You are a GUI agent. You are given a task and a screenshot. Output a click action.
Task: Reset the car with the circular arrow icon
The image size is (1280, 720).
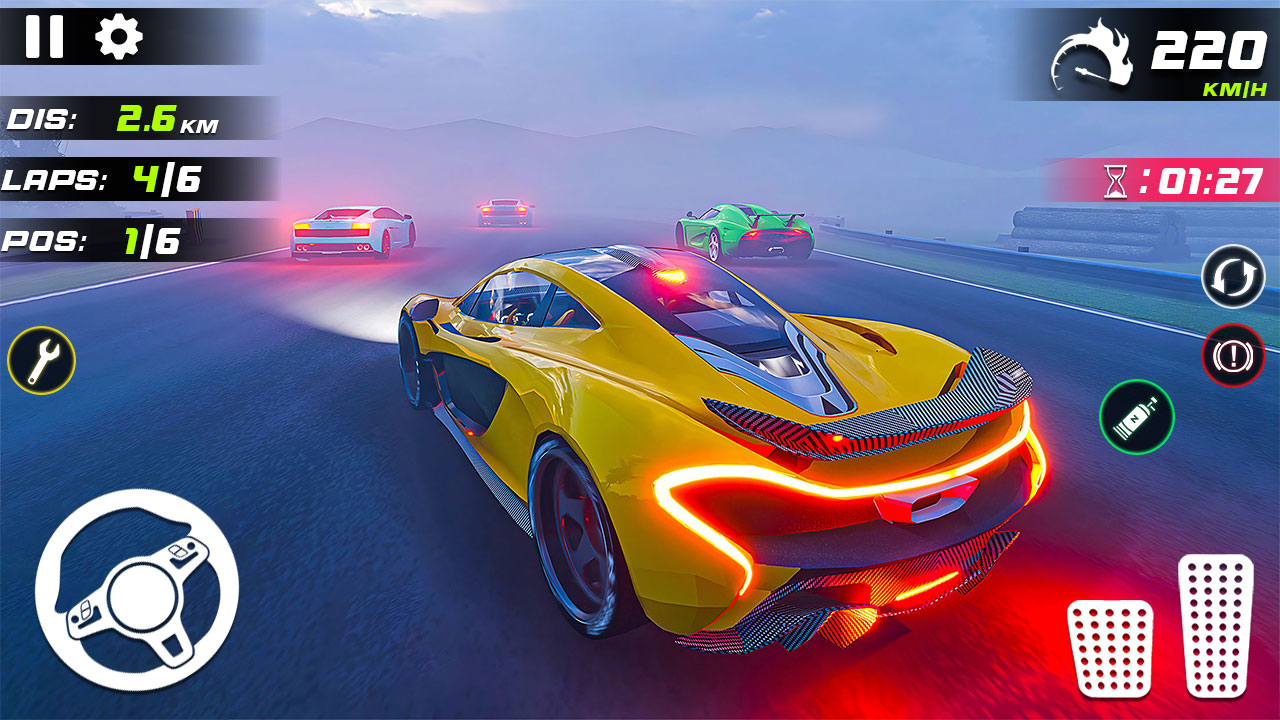[x=1234, y=278]
